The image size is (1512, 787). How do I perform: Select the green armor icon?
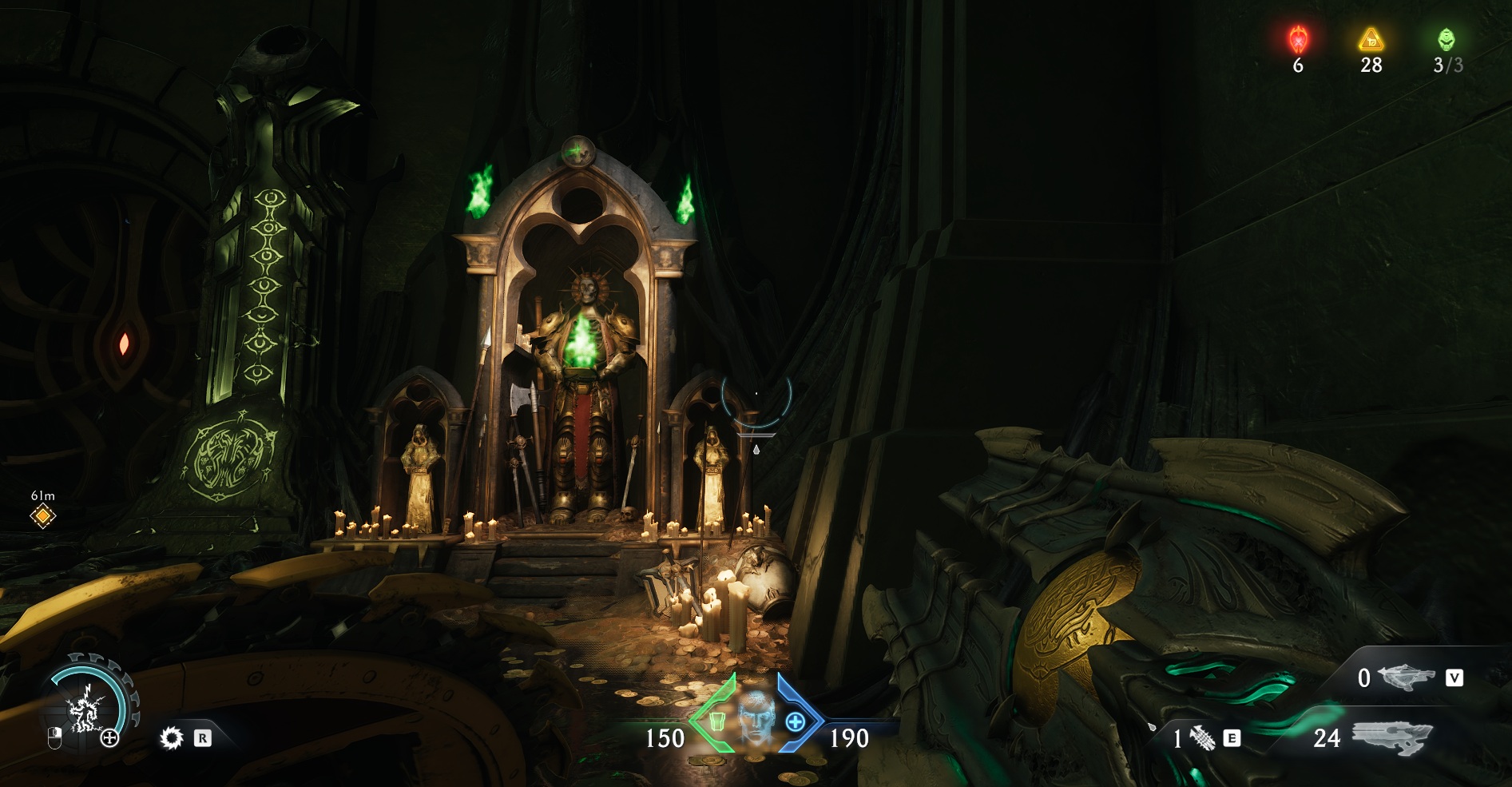pyautogui.click(x=716, y=721)
